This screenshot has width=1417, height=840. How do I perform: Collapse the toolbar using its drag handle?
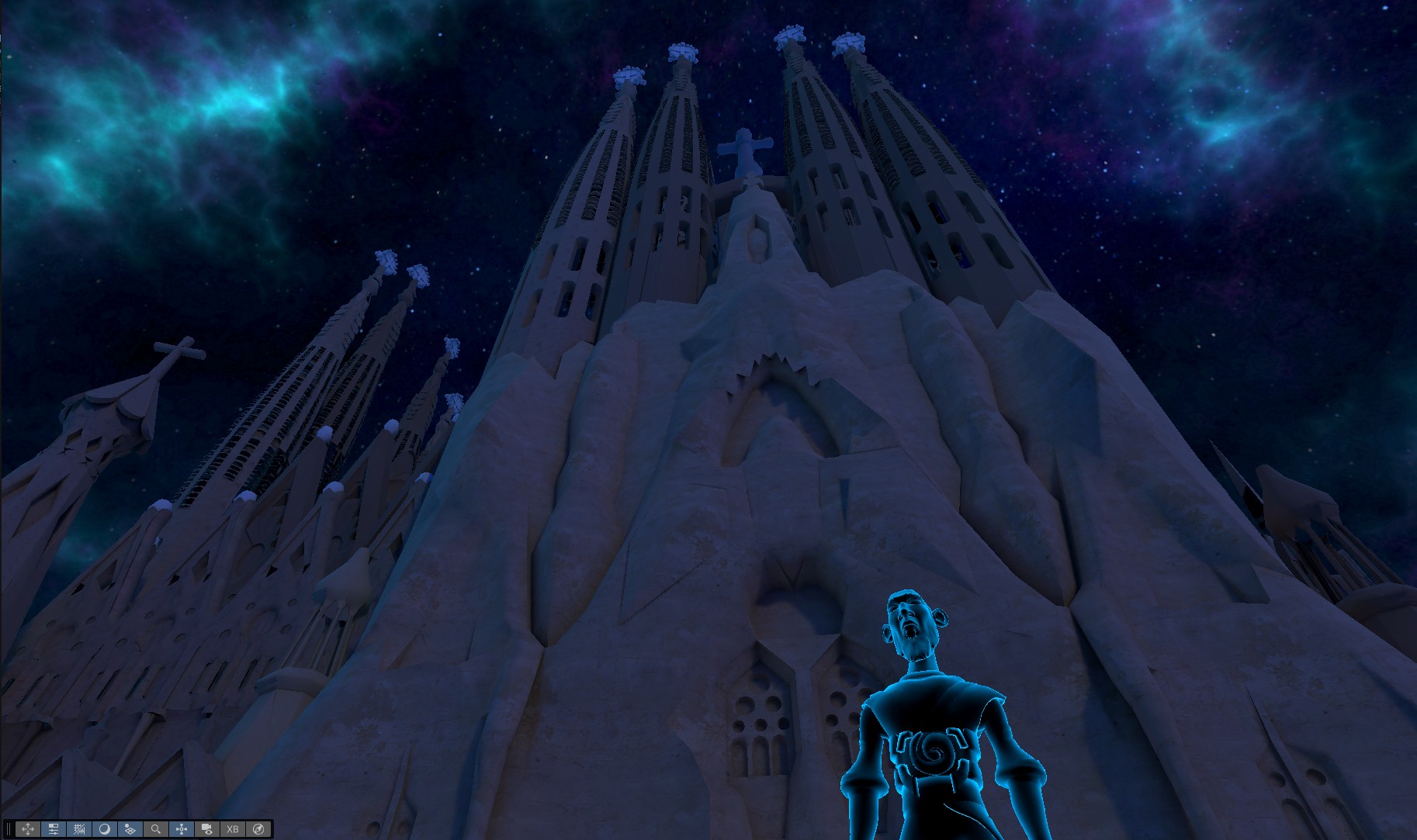(9, 828)
